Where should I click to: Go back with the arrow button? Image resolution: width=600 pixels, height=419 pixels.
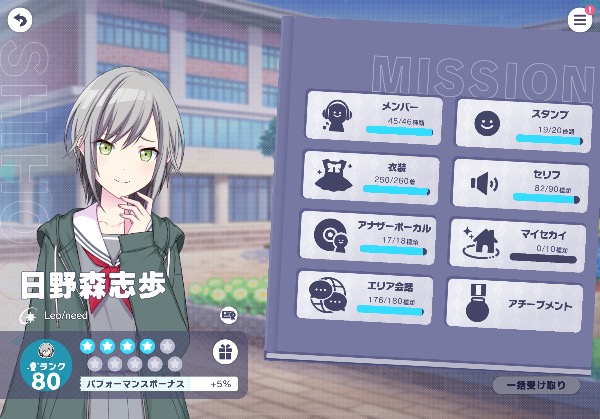[x=20, y=19]
